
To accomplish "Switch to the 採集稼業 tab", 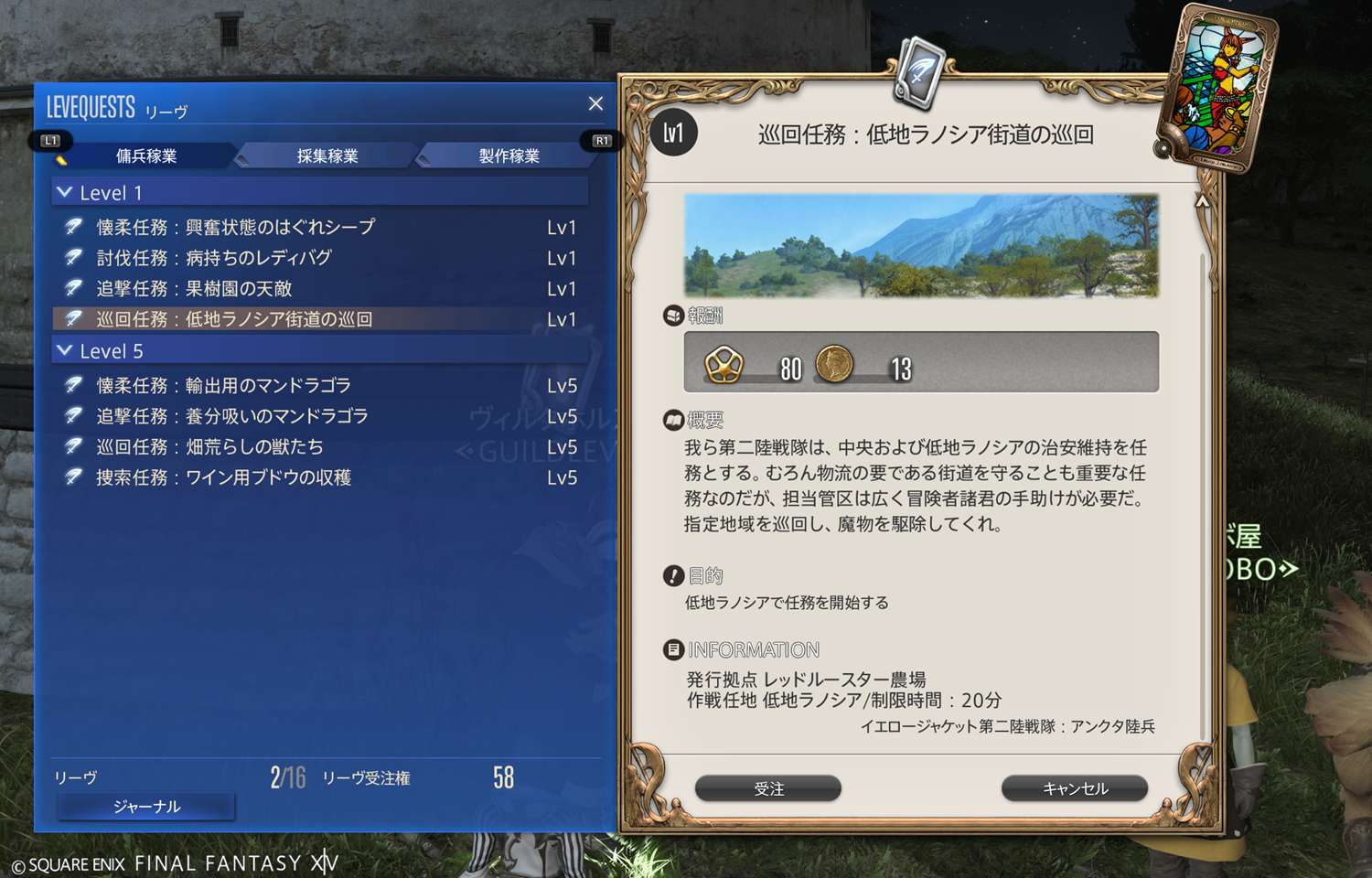I will coord(327,156).
